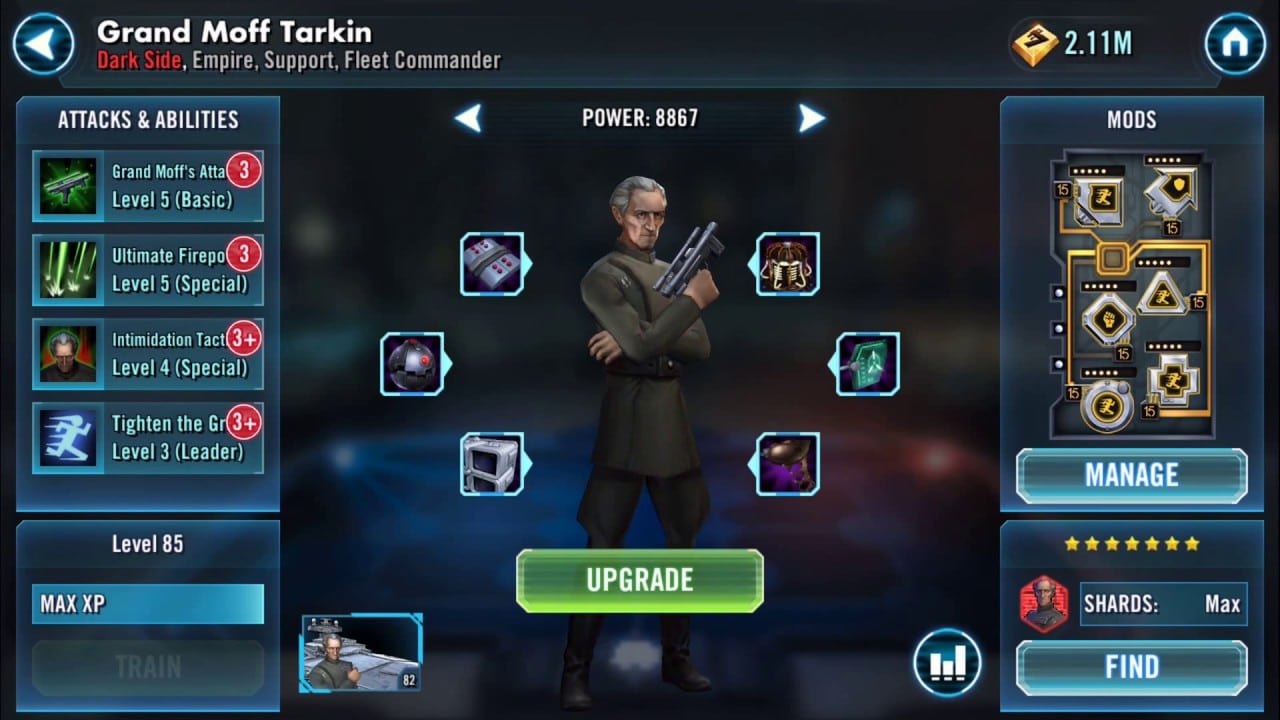Open the character stats chart button
1280x720 pixels.
pos(946,662)
